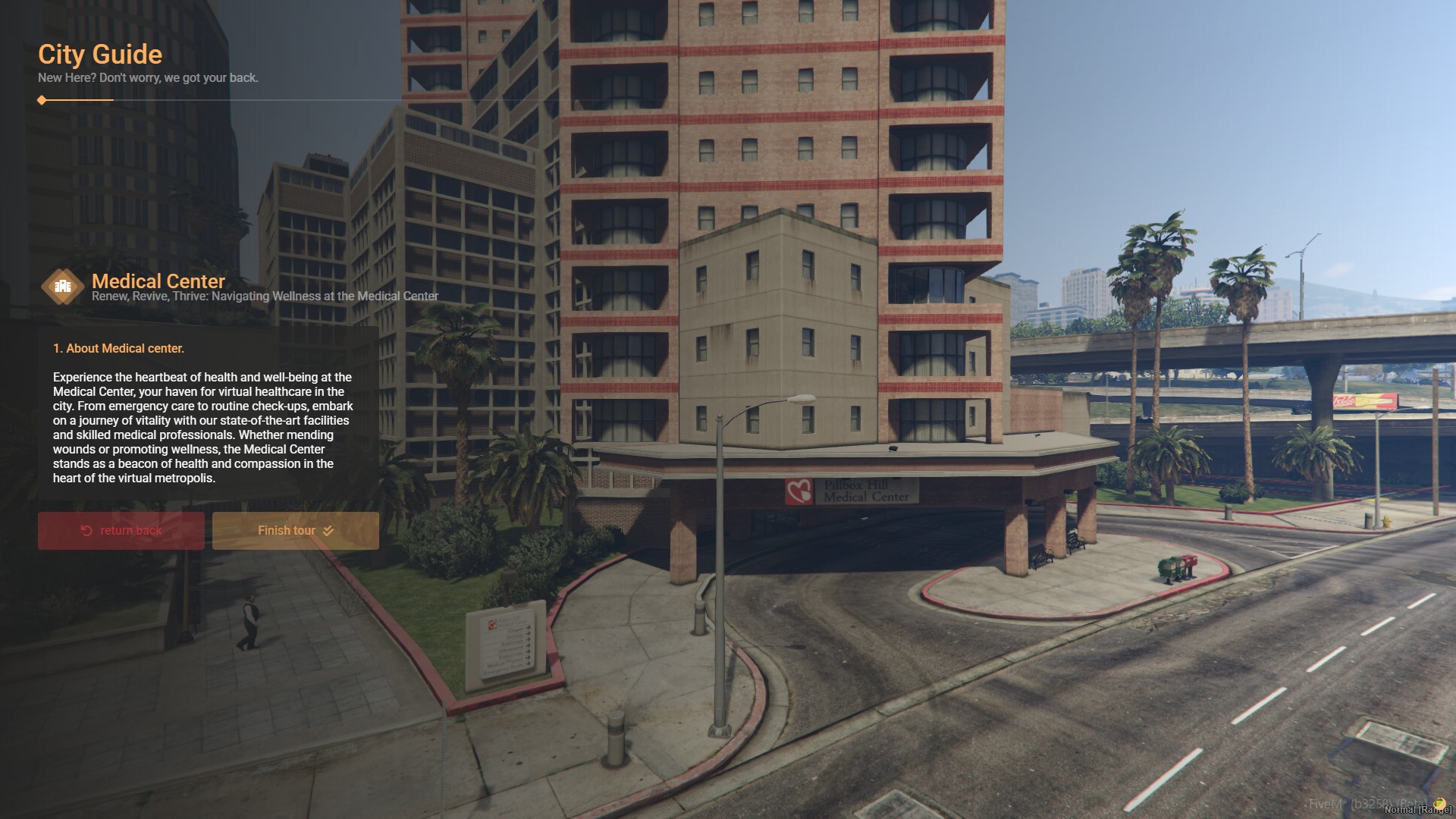1456x819 pixels.
Task: Finish the city guide tour
Action: 295,531
